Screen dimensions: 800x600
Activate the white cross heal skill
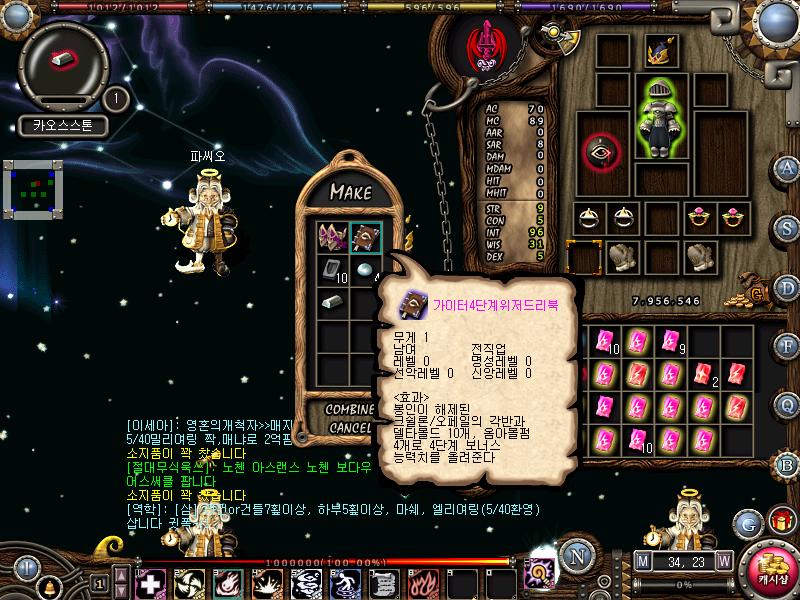(151, 582)
